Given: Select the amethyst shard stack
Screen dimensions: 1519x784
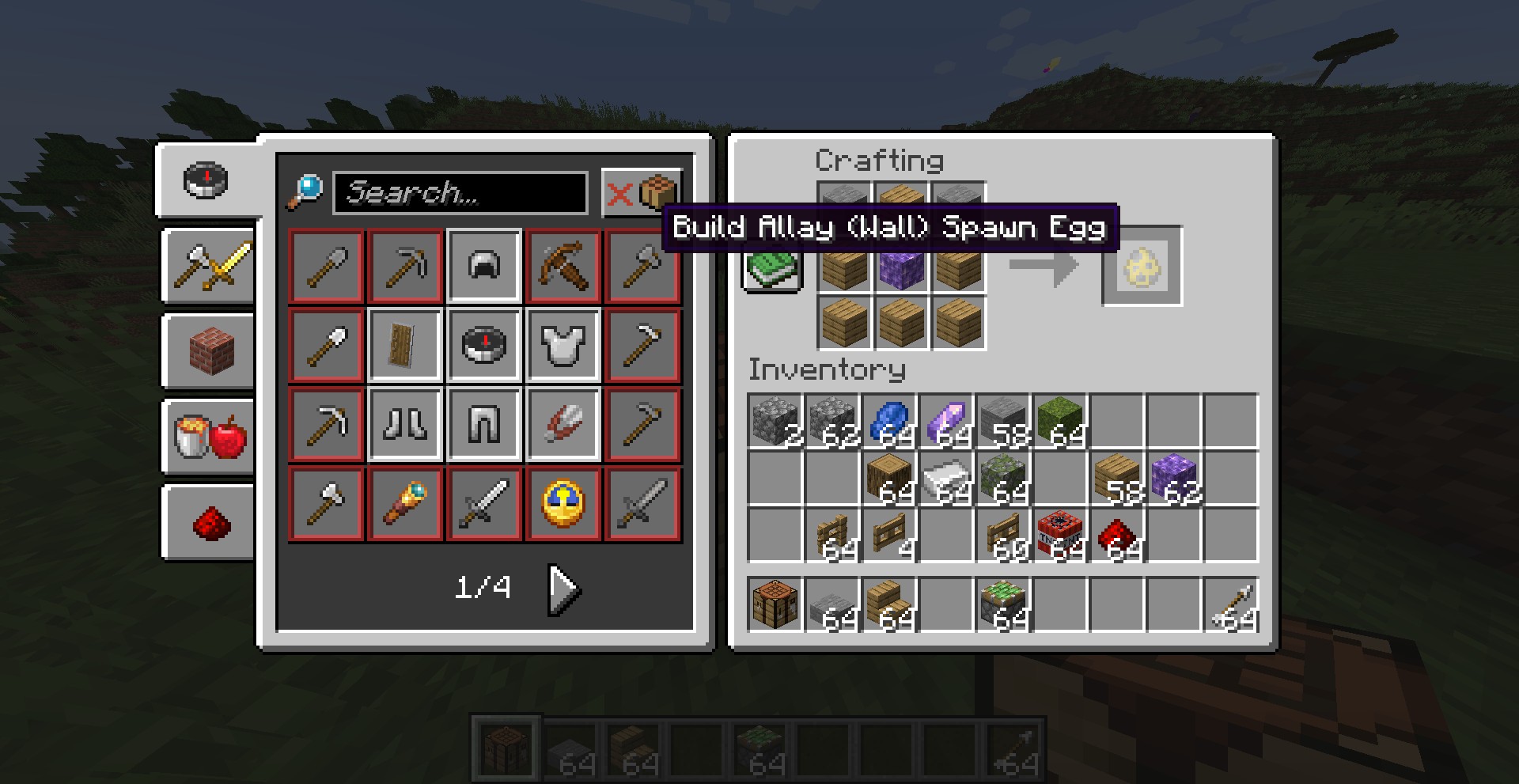Looking at the screenshot, I should [x=946, y=422].
